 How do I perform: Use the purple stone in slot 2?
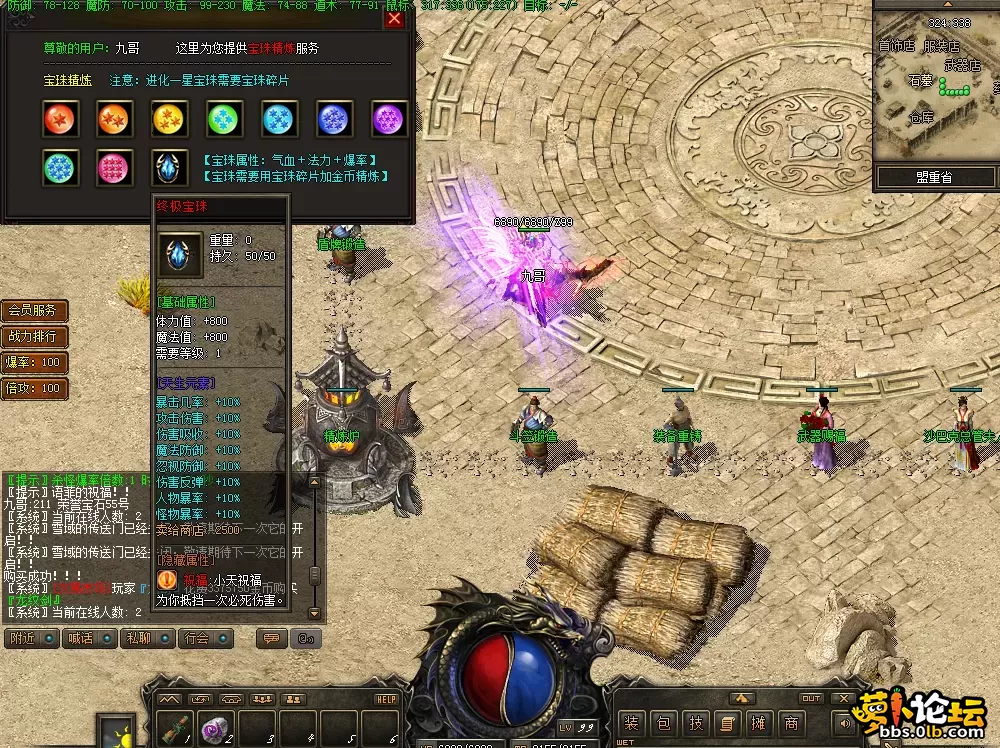(x=214, y=729)
